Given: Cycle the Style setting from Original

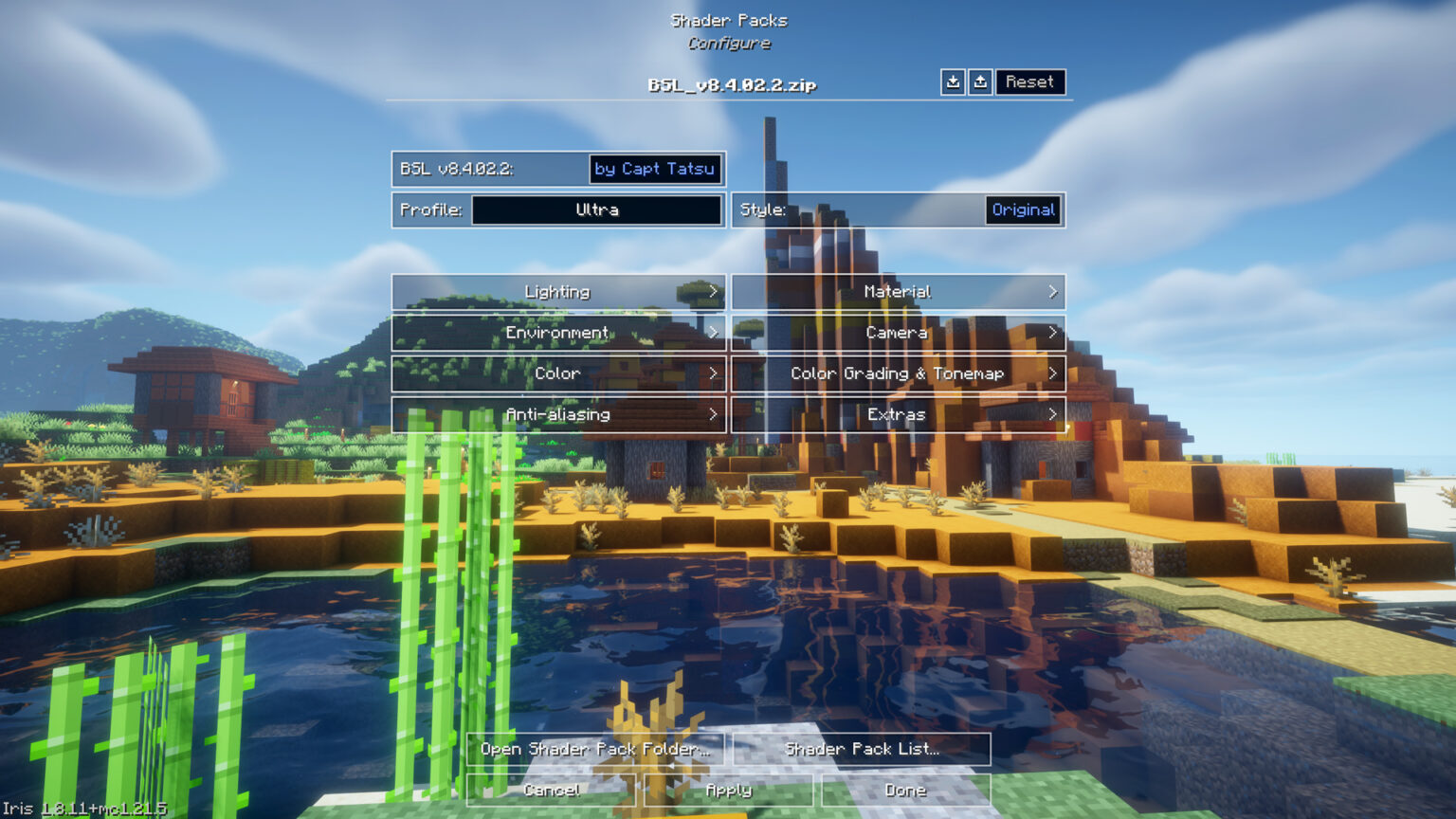Looking at the screenshot, I should click(1024, 209).
